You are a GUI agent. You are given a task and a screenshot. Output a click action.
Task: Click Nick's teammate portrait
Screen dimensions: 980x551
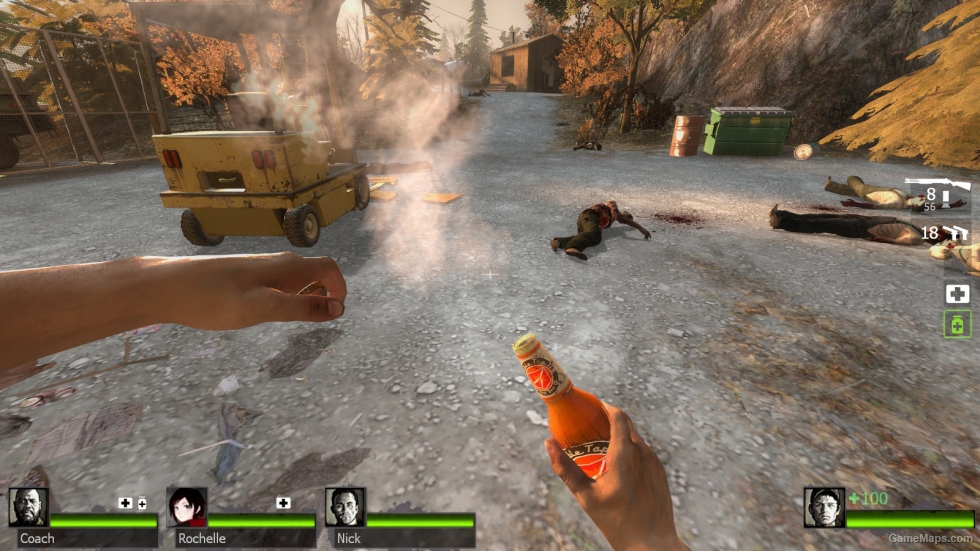click(345, 507)
